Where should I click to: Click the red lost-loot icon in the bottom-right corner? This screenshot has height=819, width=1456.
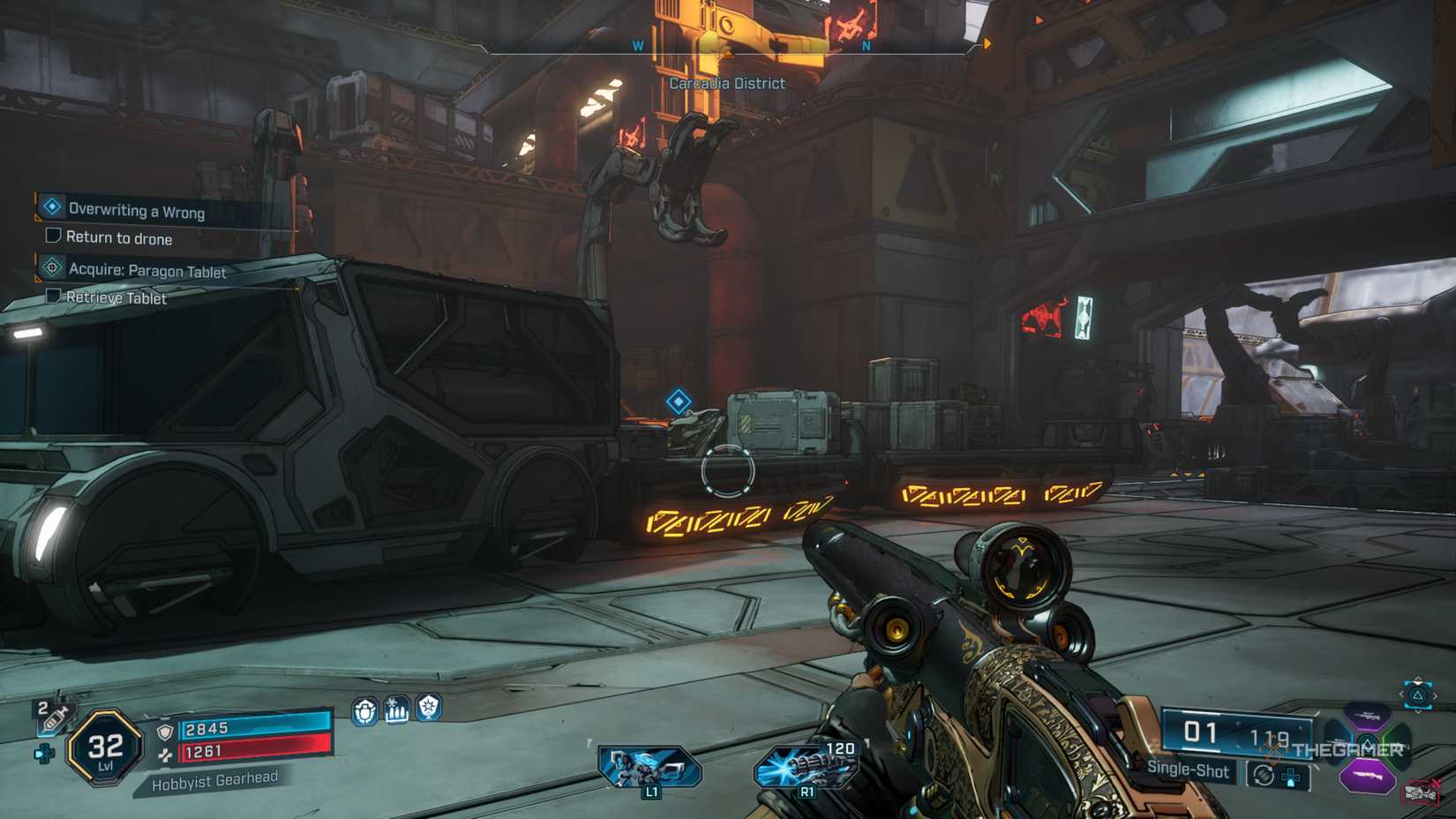click(x=1422, y=790)
